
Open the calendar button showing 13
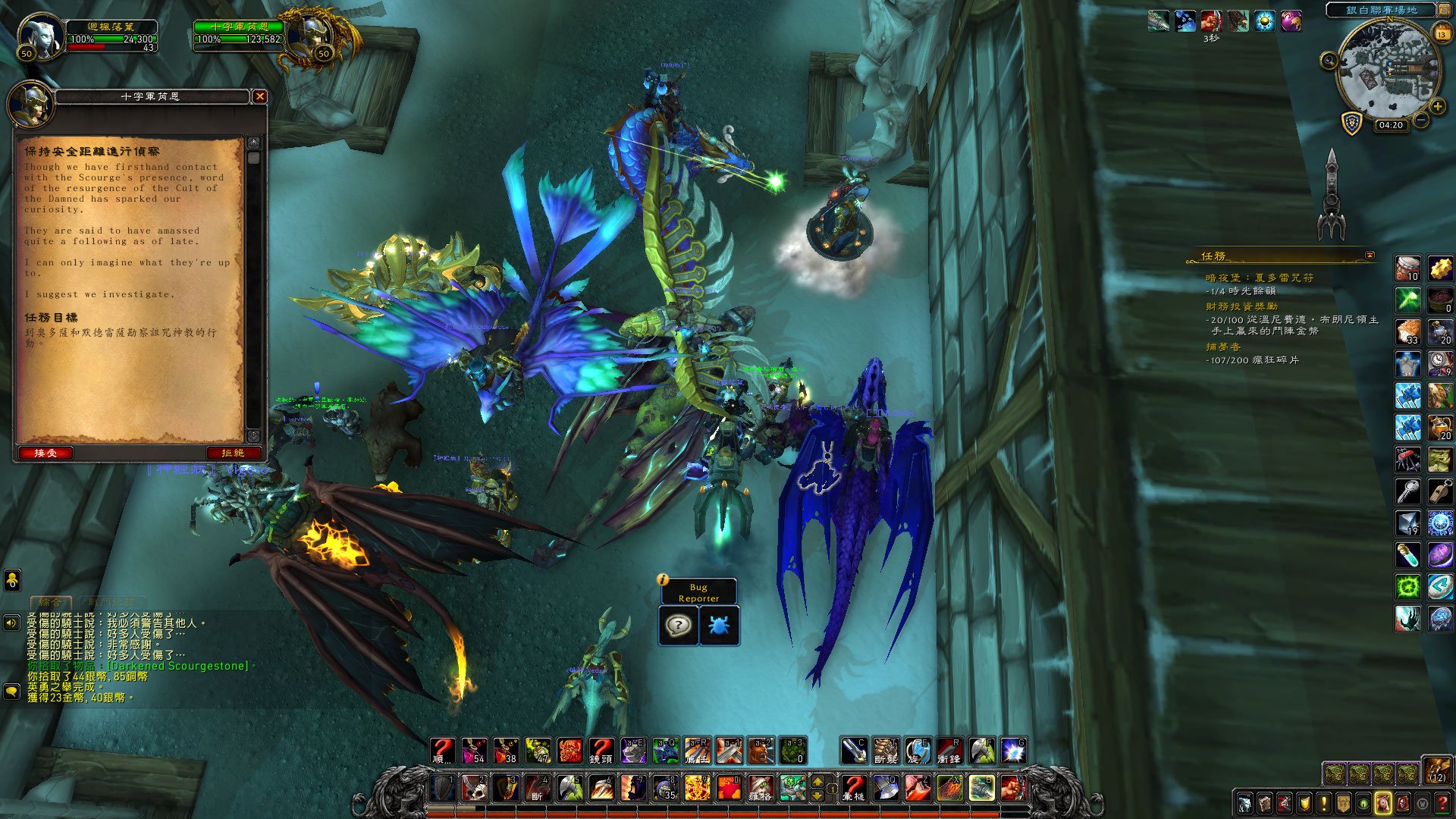(1442, 33)
